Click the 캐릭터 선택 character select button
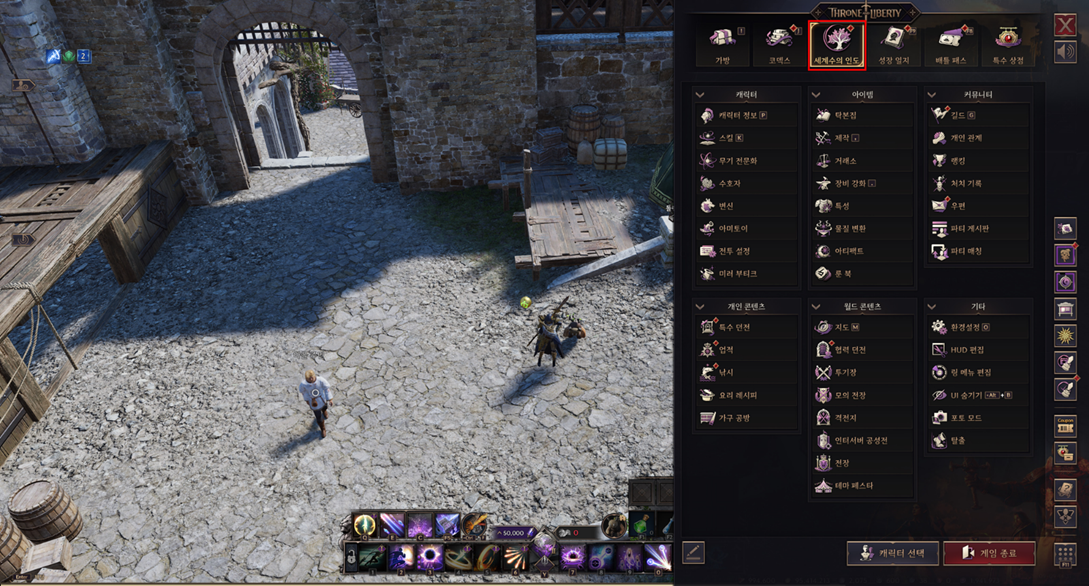The width and height of the screenshot is (1089, 586). (892, 553)
